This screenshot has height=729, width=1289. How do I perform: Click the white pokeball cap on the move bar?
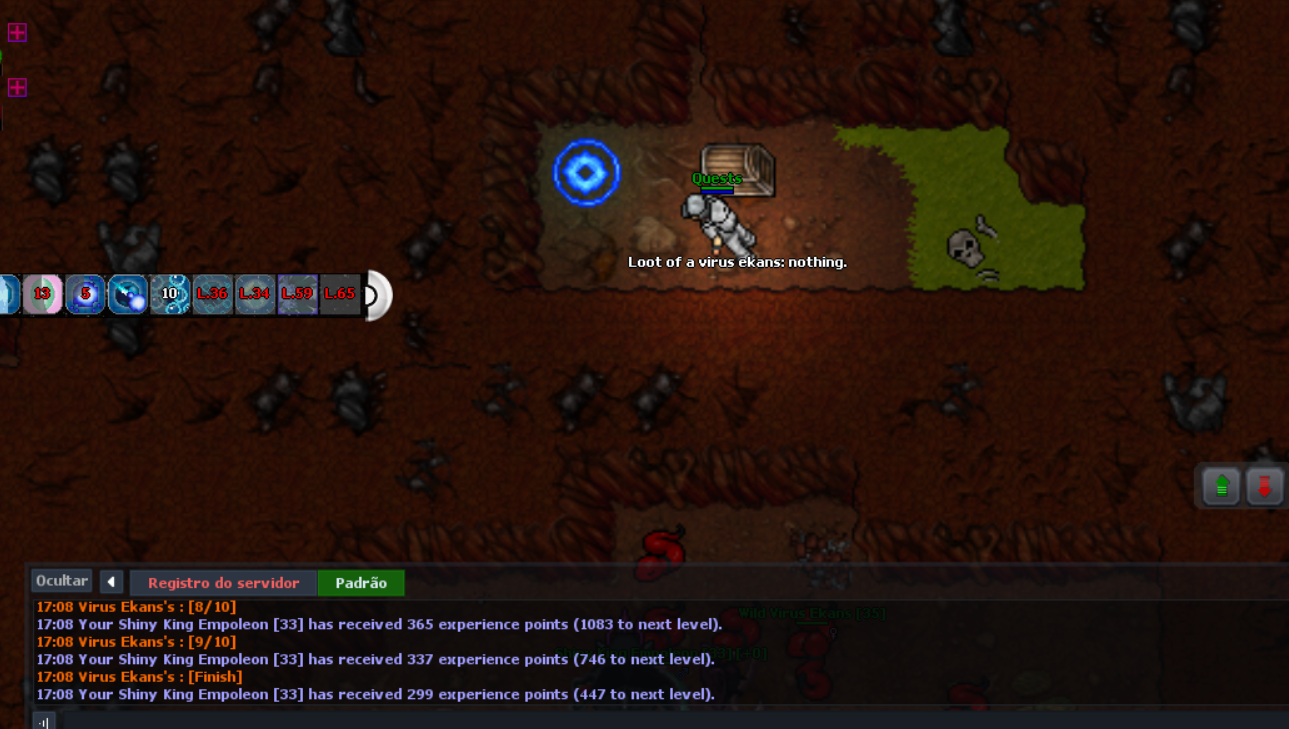click(x=378, y=295)
